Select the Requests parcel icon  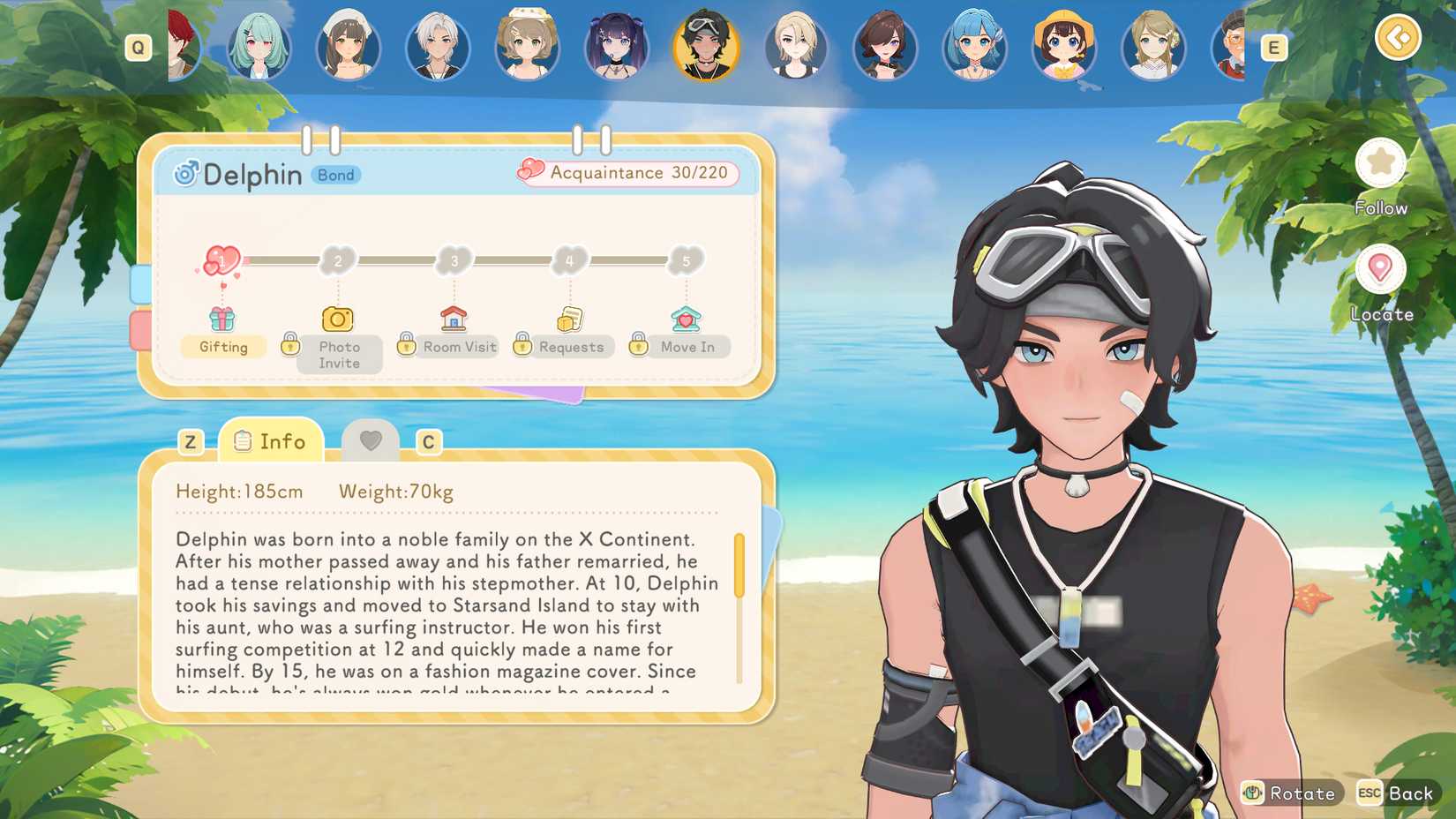pyautogui.click(x=568, y=319)
